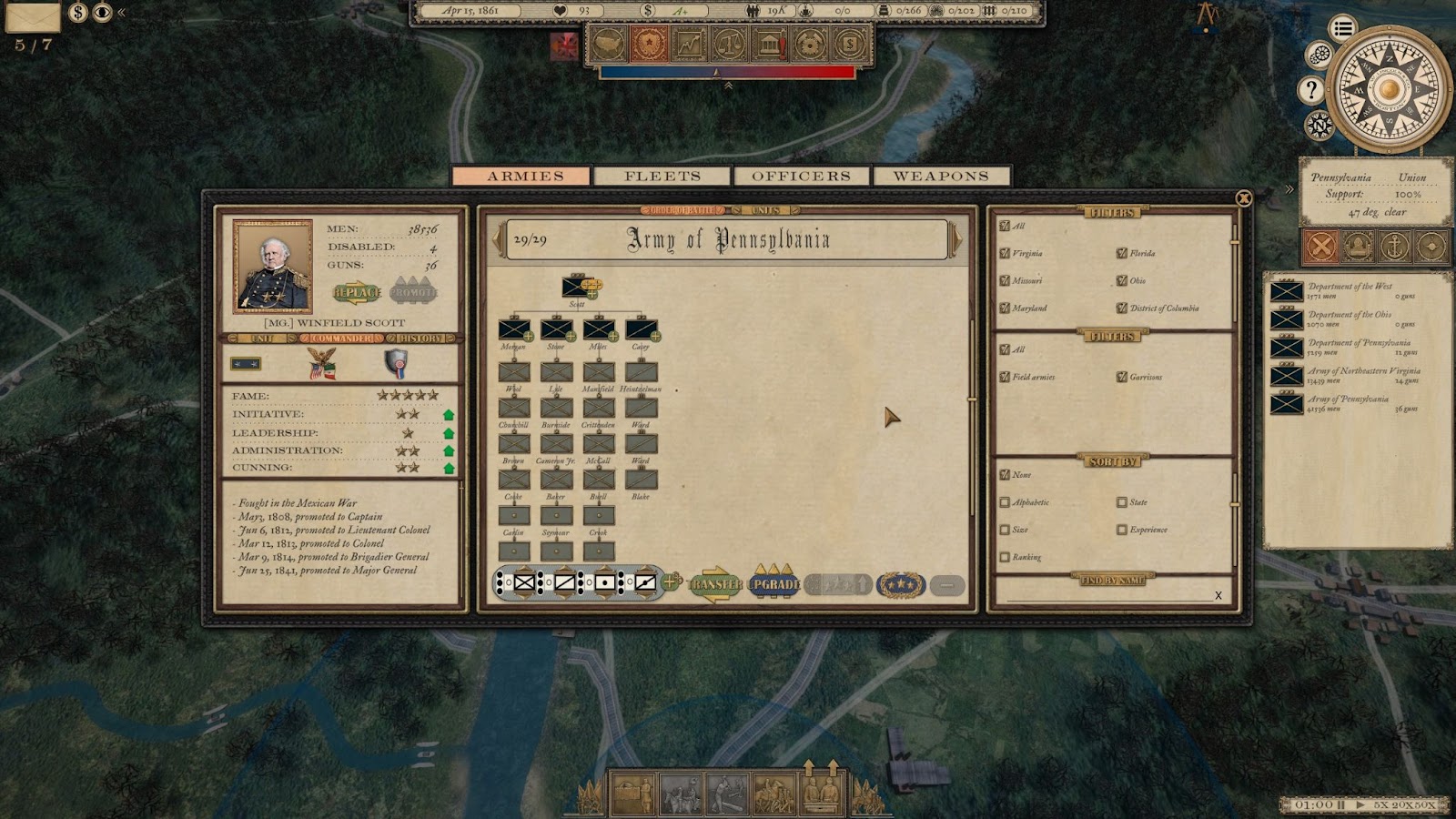Image resolution: width=1456 pixels, height=819 pixels.
Task: Toggle the Florida filter checkbox
Action: click(1122, 254)
